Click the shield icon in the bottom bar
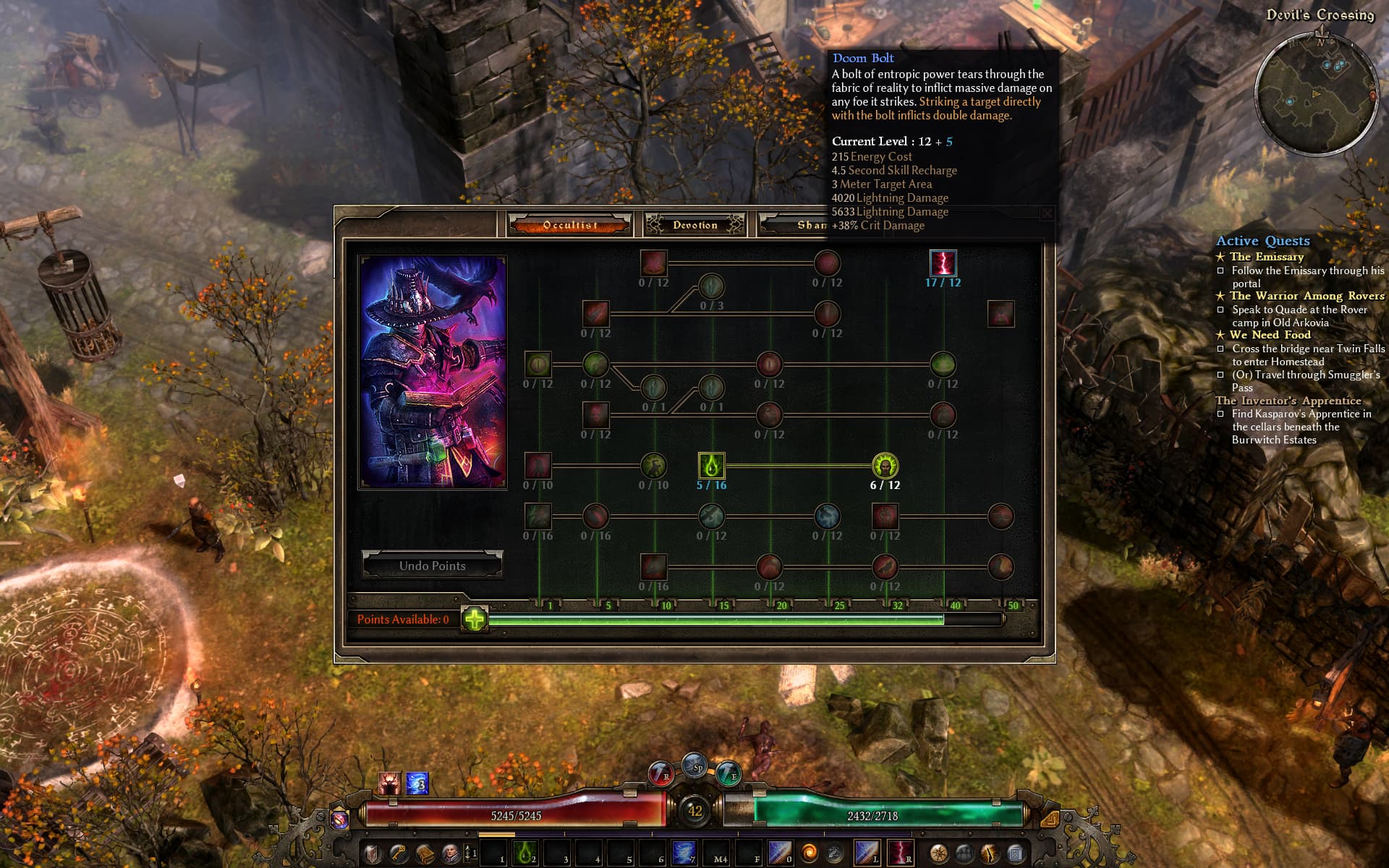 click(373, 854)
